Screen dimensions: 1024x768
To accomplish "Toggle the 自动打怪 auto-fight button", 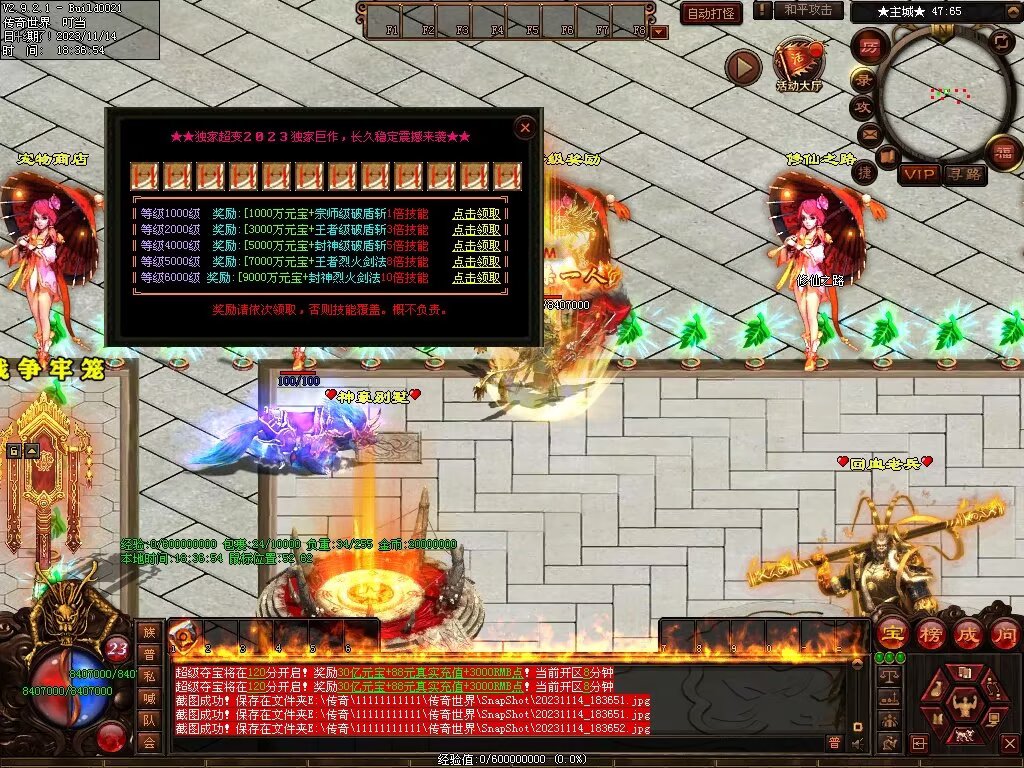I will [x=711, y=13].
